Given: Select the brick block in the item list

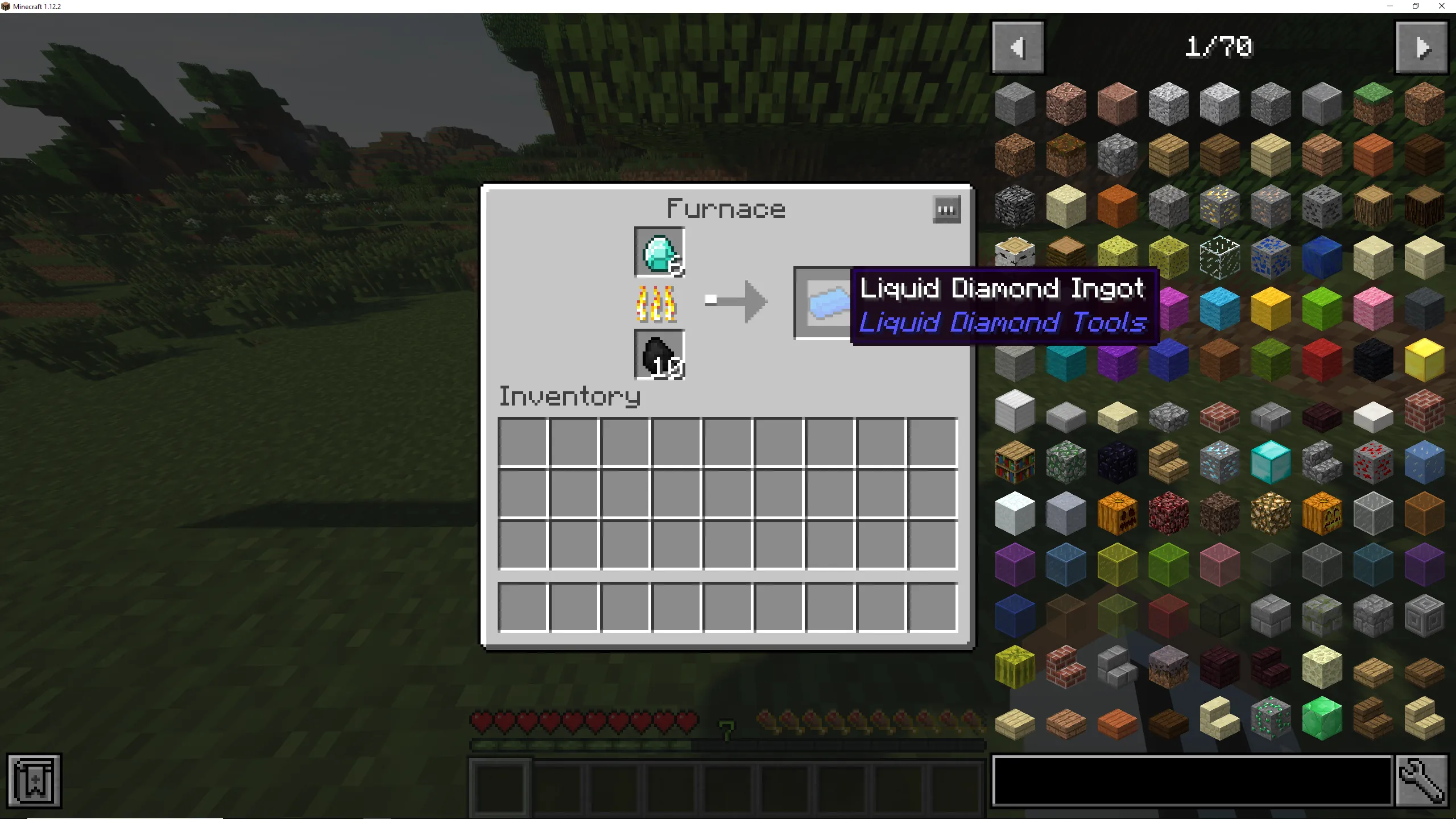Looking at the screenshot, I should coord(1425,411).
